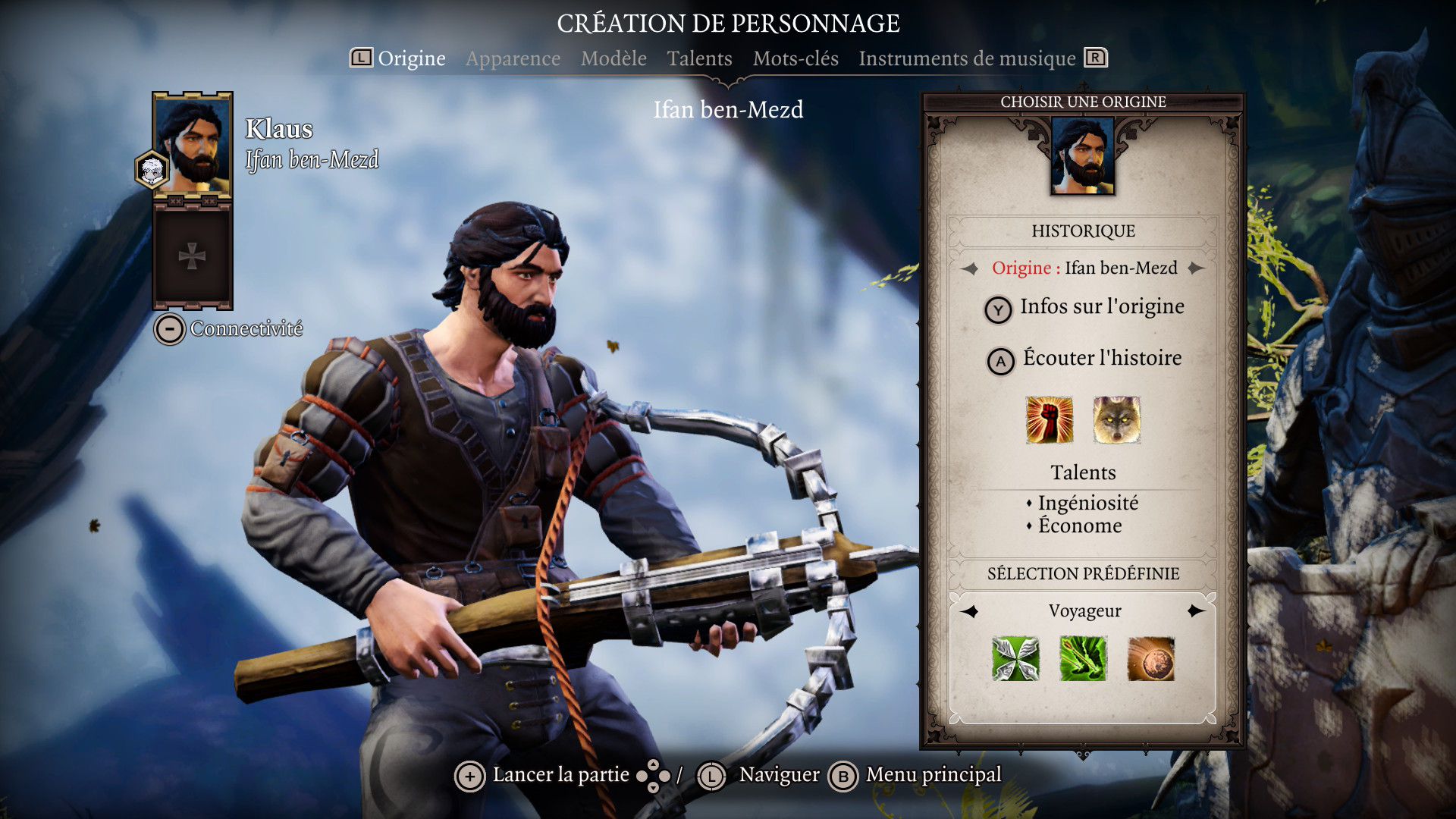The image size is (1456, 819).
Task: Open the Apparence tab
Action: click(513, 58)
